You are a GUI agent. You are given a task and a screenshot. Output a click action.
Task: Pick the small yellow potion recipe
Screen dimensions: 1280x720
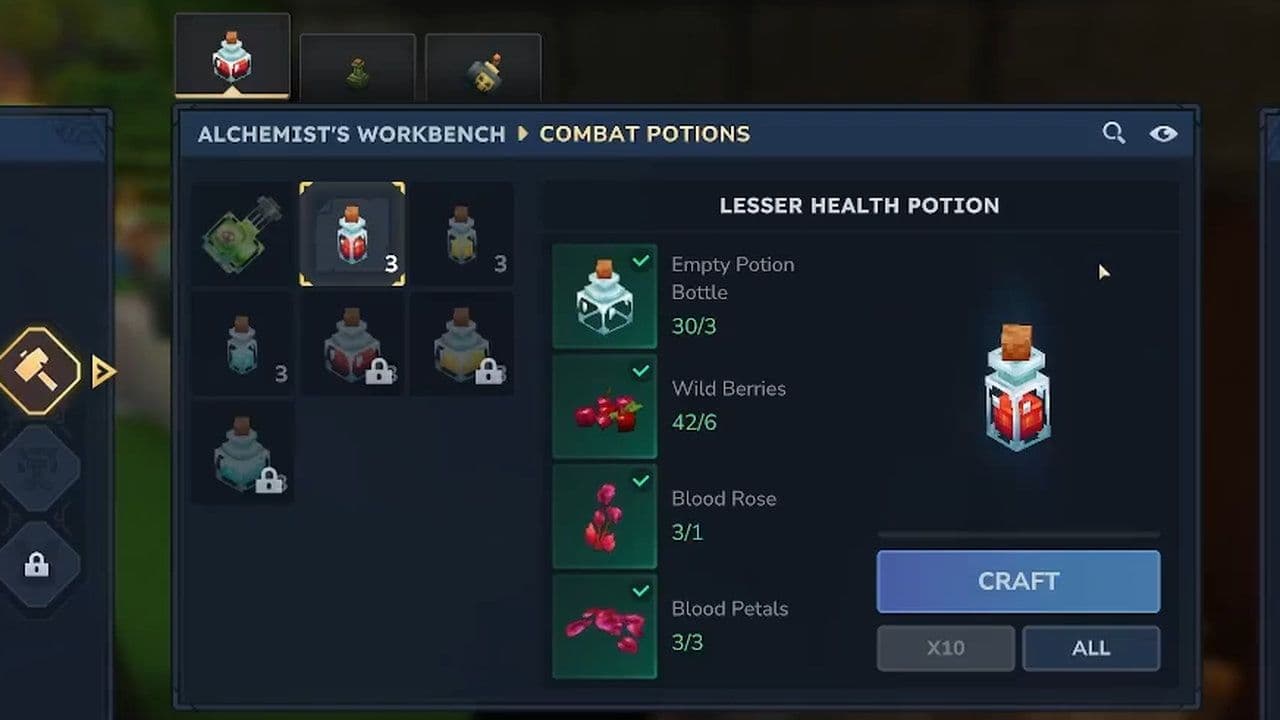[x=462, y=234]
